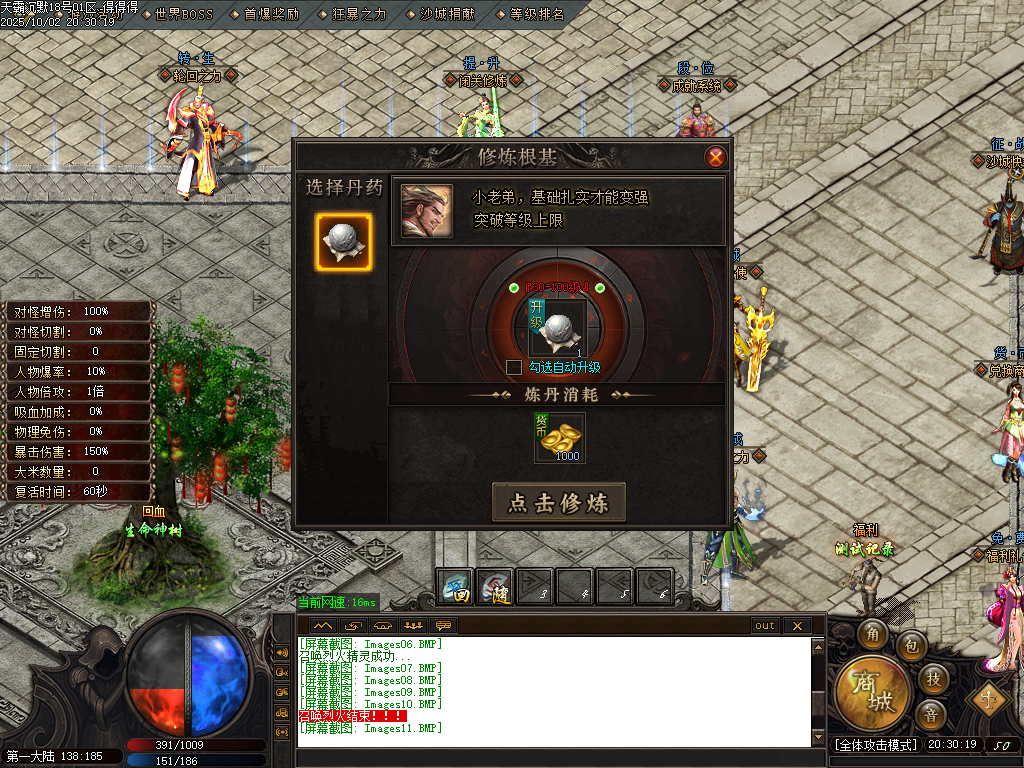Use the 随 random teleport hotbar slot
Image resolution: width=1024 pixels, height=768 pixels.
(x=495, y=586)
